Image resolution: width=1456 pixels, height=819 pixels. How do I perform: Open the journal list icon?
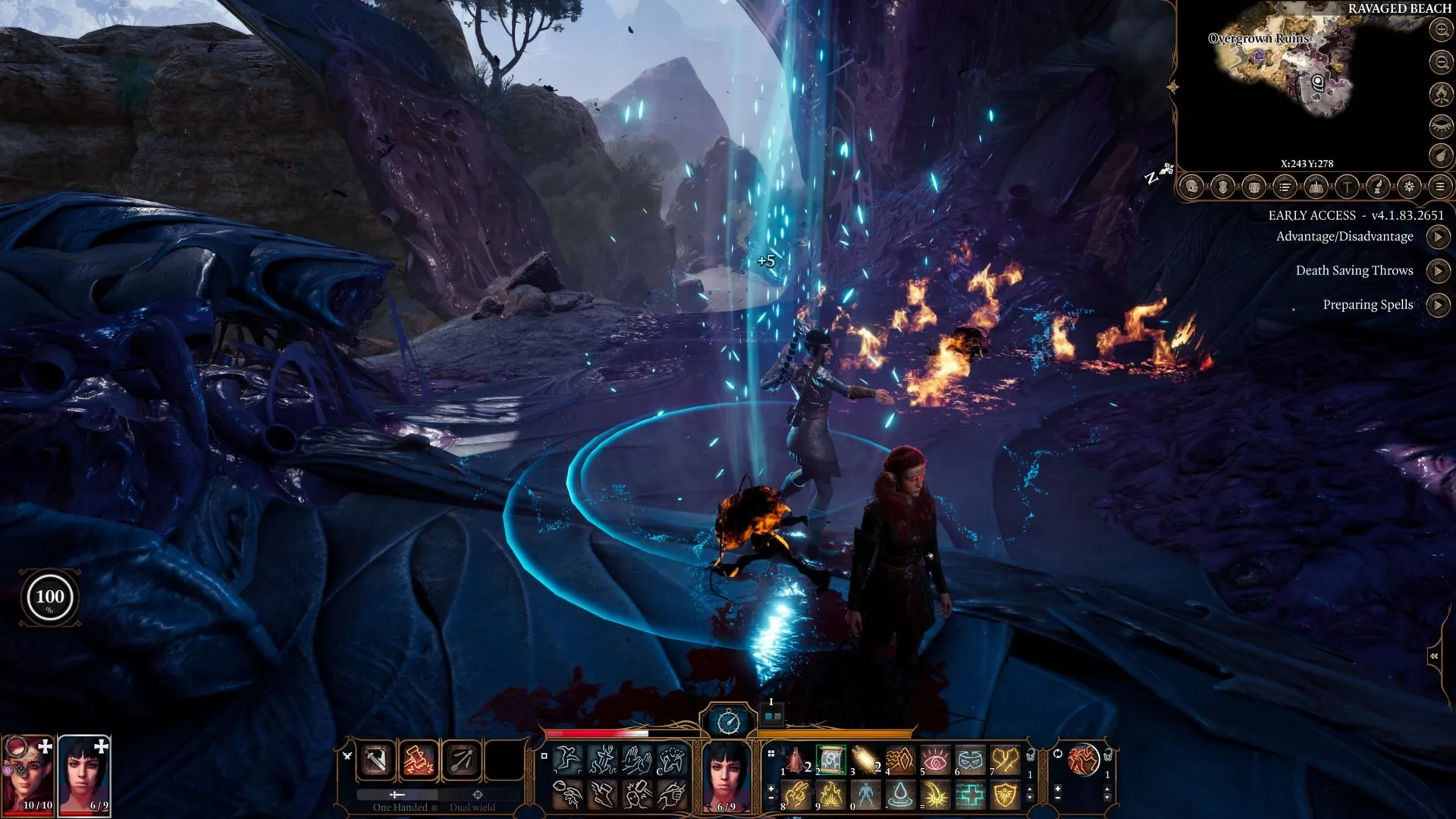tap(1285, 187)
